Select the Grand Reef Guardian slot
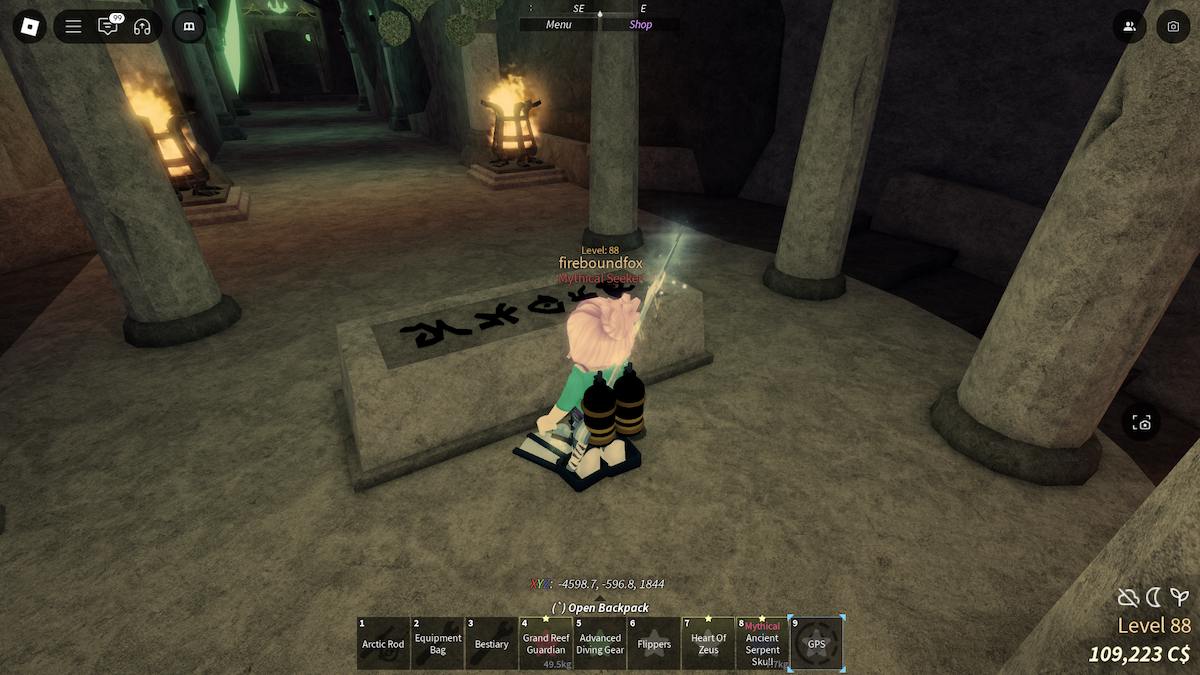 546,643
